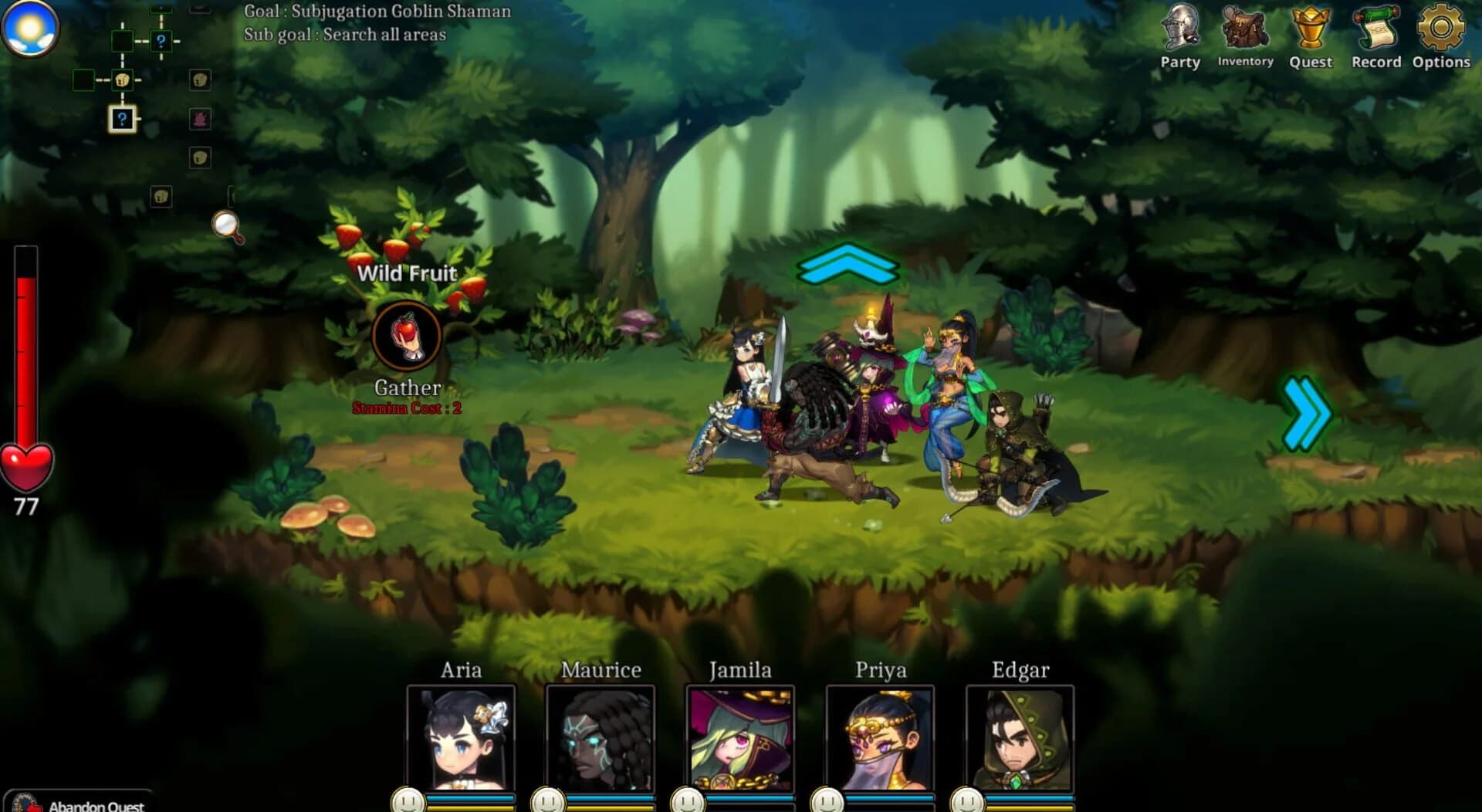This screenshot has width=1482, height=812.
Task: Select Edgar's character portrait
Action: [x=1020, y=741]
